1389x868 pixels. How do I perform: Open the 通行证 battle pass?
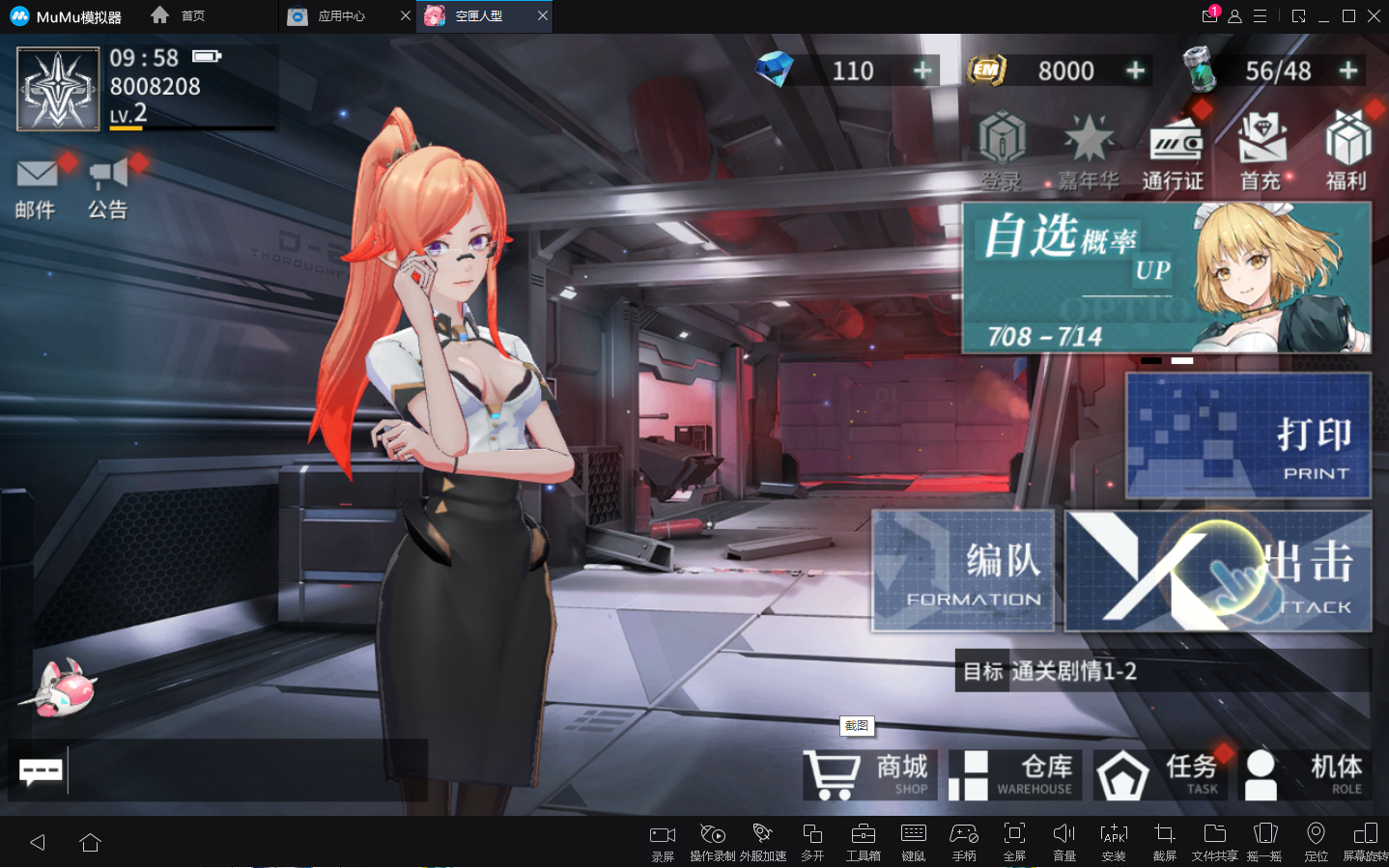pos(1174,152)
